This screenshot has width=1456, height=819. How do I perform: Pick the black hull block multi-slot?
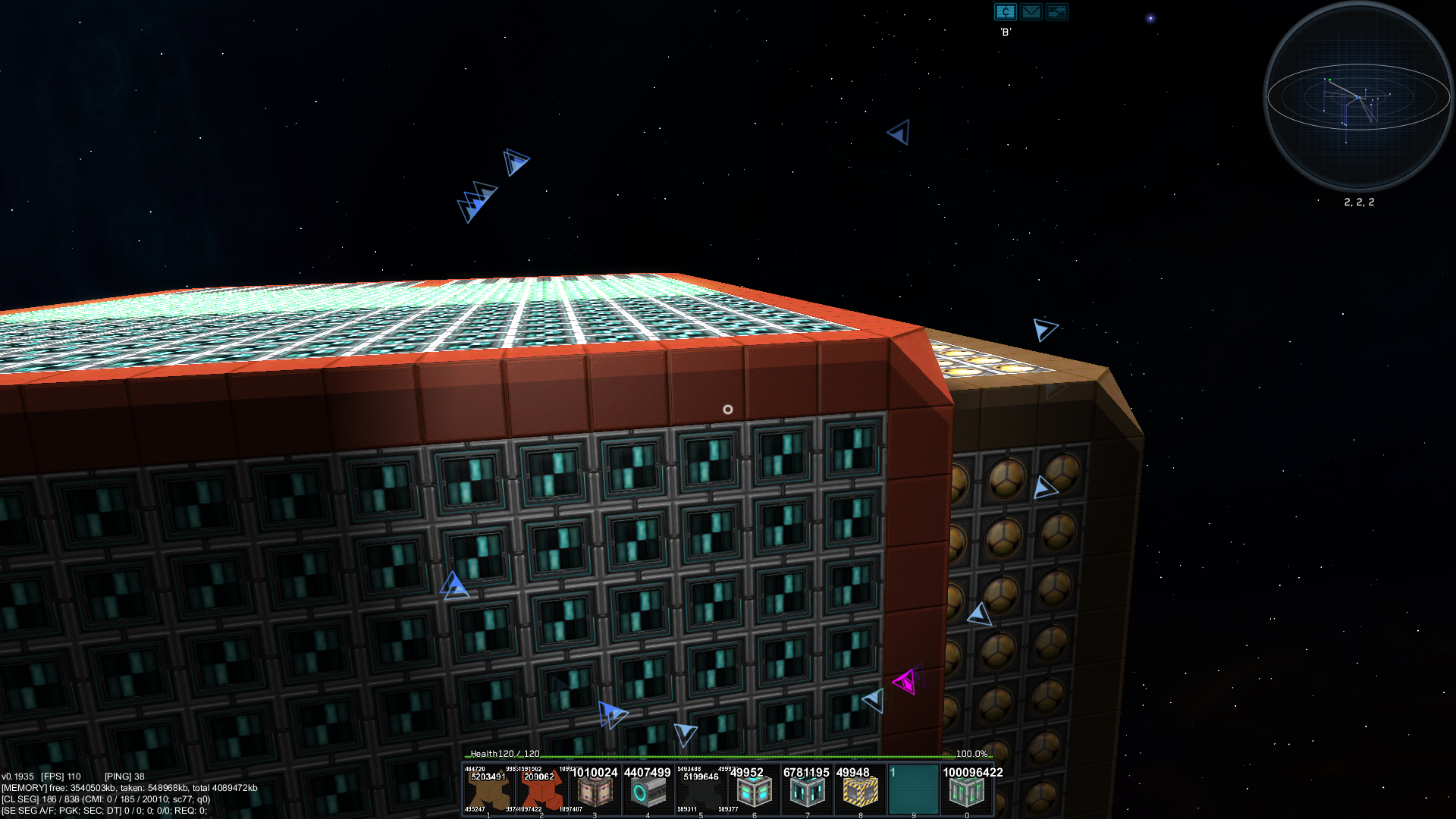[x=701, y=790]
